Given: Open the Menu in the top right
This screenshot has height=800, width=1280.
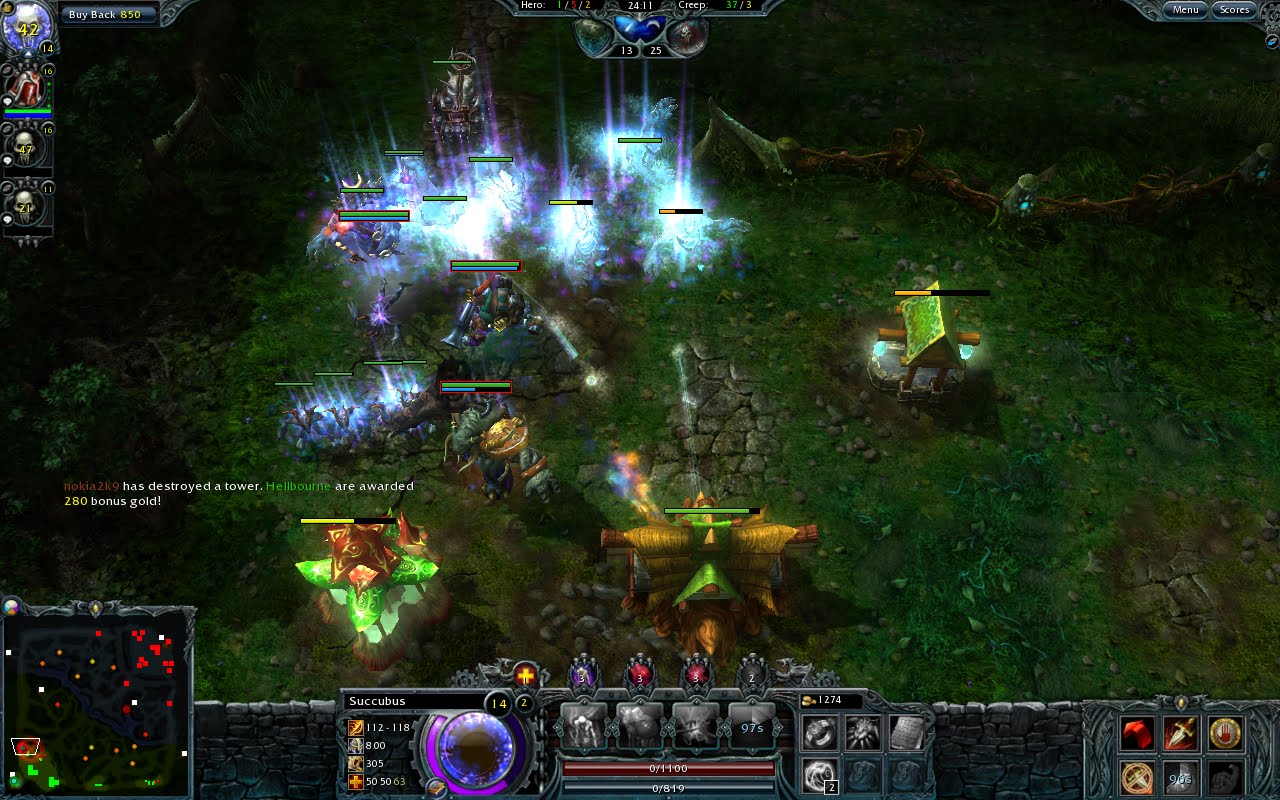Looking at the screenshot, I should tap(1185, 10).
